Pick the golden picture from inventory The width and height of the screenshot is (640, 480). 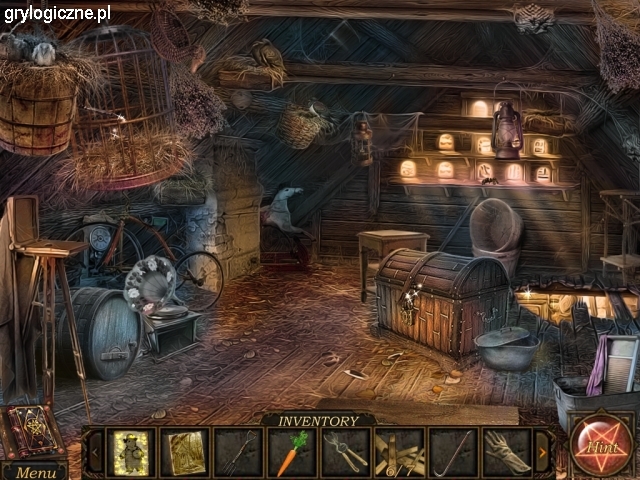185,452
